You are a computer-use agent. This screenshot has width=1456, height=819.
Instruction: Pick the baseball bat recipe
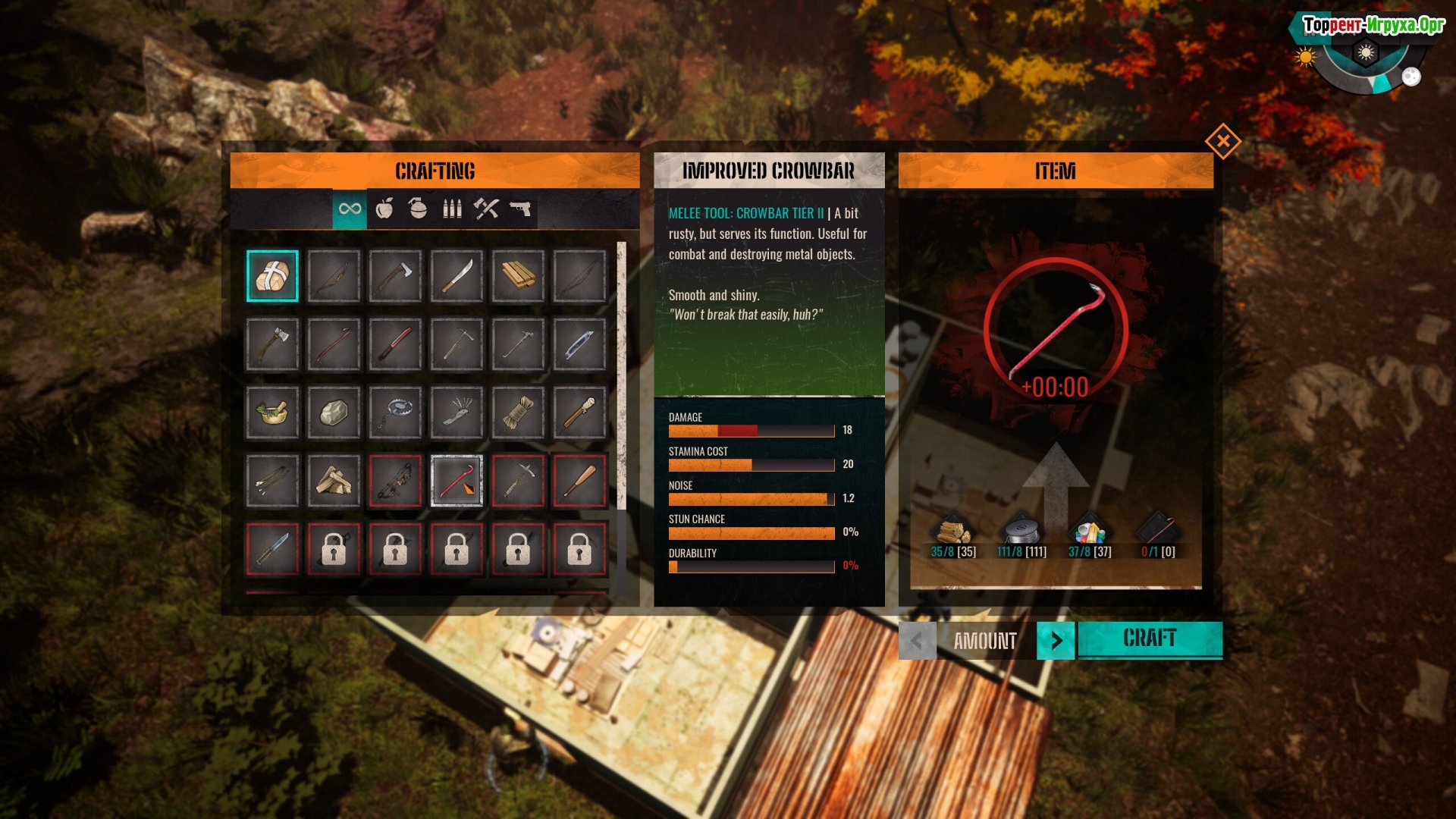(579, 481)
